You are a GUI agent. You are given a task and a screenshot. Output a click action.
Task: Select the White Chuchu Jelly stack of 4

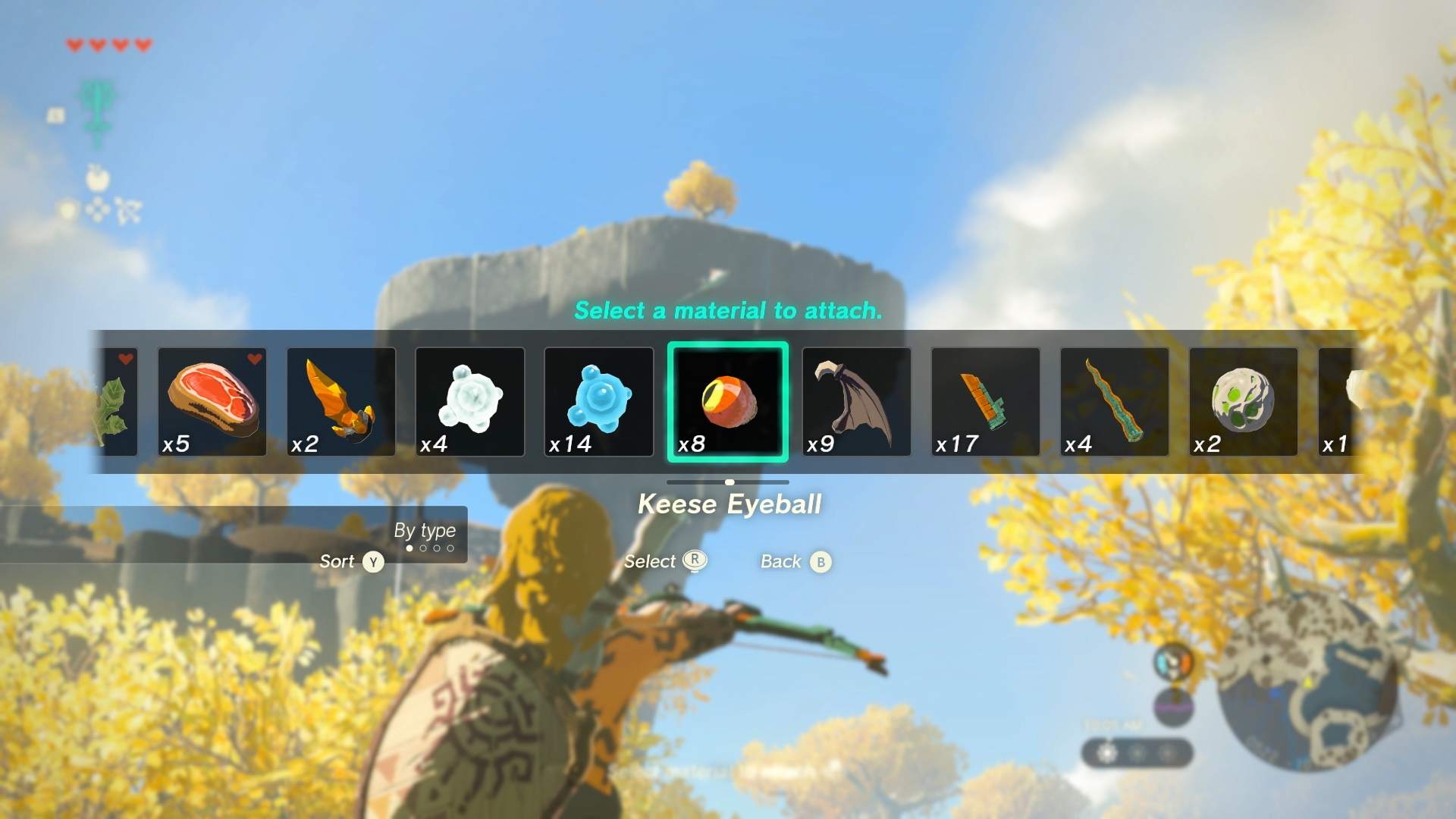click(470, 400)
